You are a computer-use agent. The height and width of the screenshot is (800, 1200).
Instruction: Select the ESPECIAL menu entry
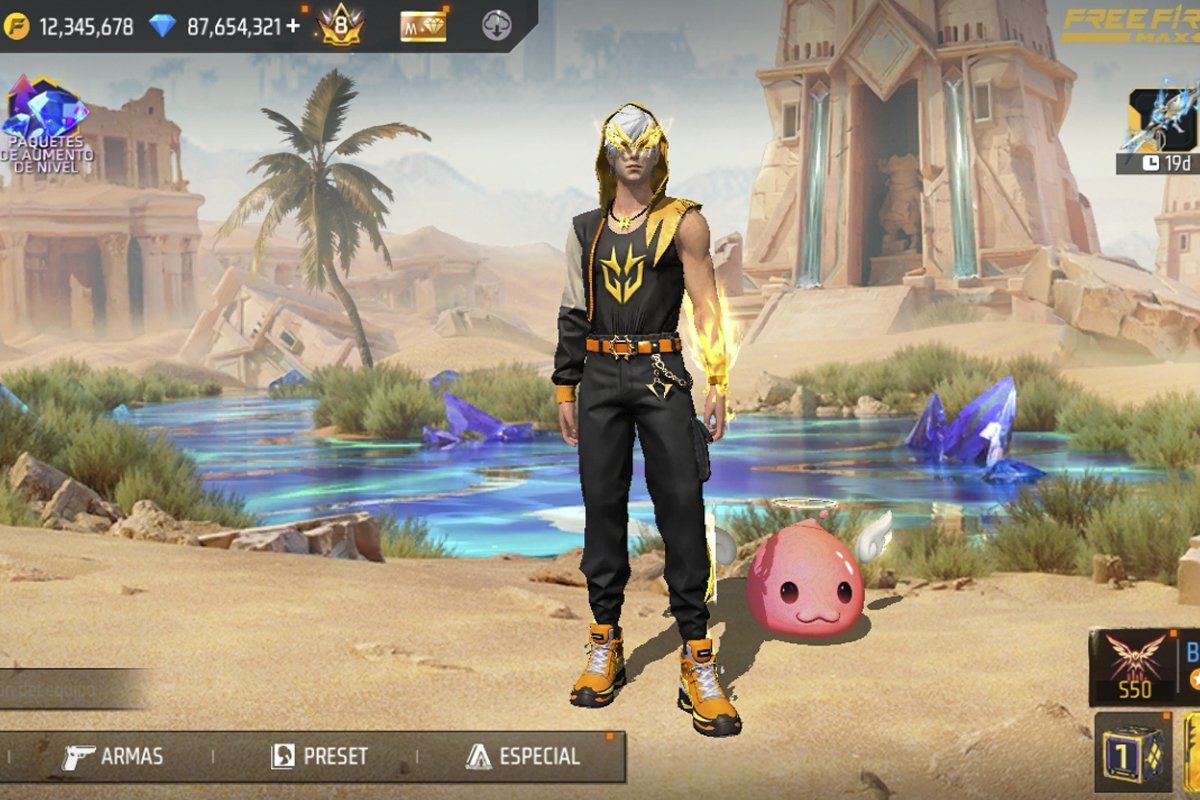tap(522, 757)
